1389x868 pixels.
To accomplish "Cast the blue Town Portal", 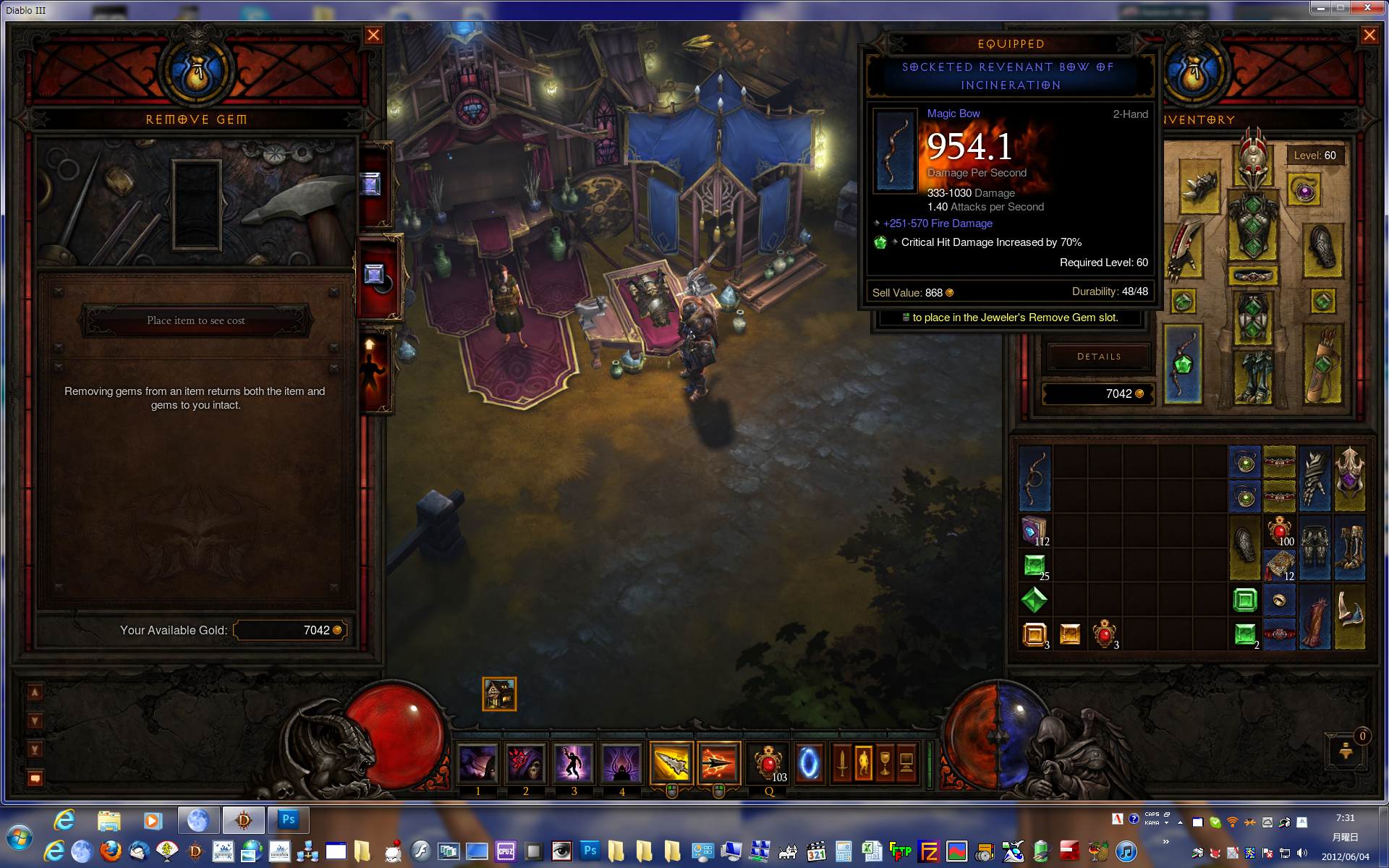I will (809, 763).
